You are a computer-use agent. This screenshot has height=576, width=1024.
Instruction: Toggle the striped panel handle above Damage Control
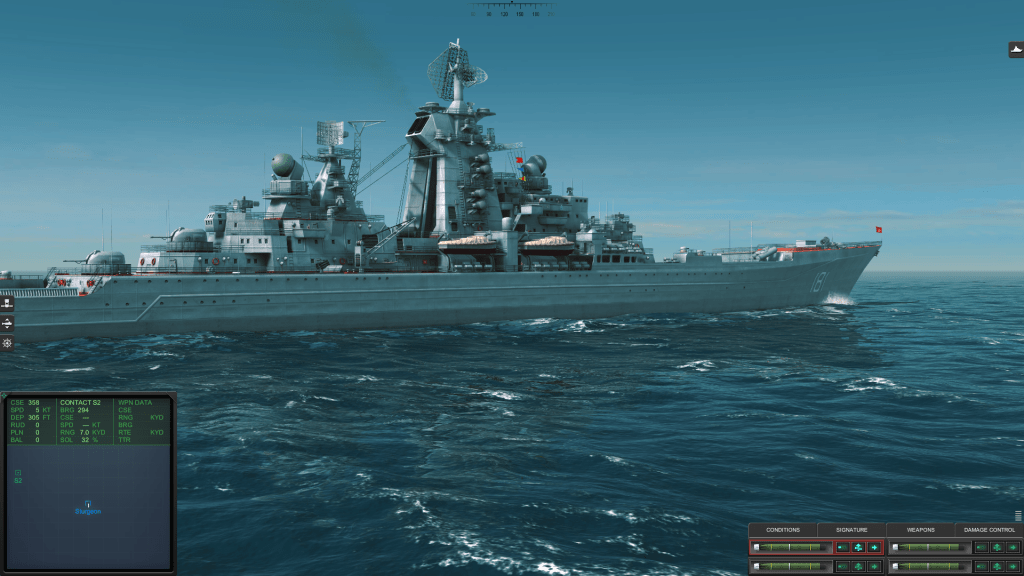[1018, 516]
